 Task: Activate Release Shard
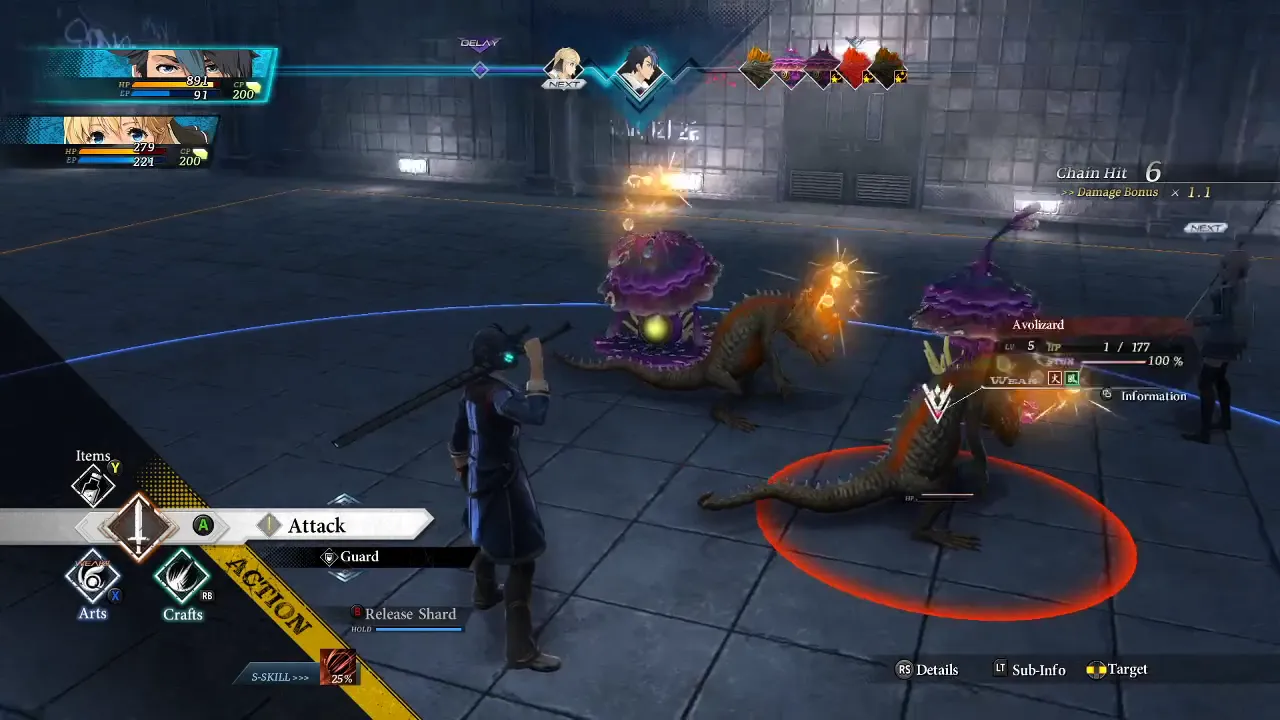point(409,614)
